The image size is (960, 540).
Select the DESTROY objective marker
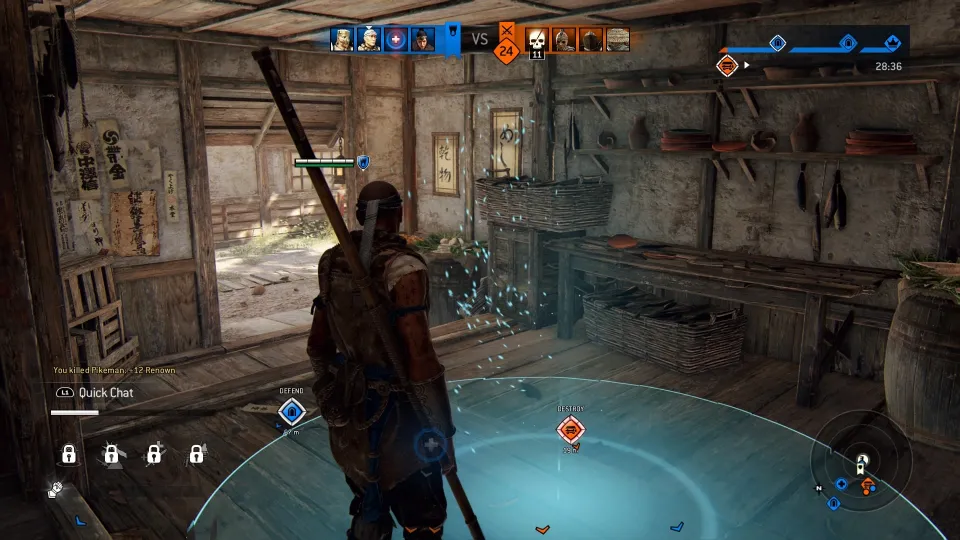pyautogui.click(x=571, y=430)
